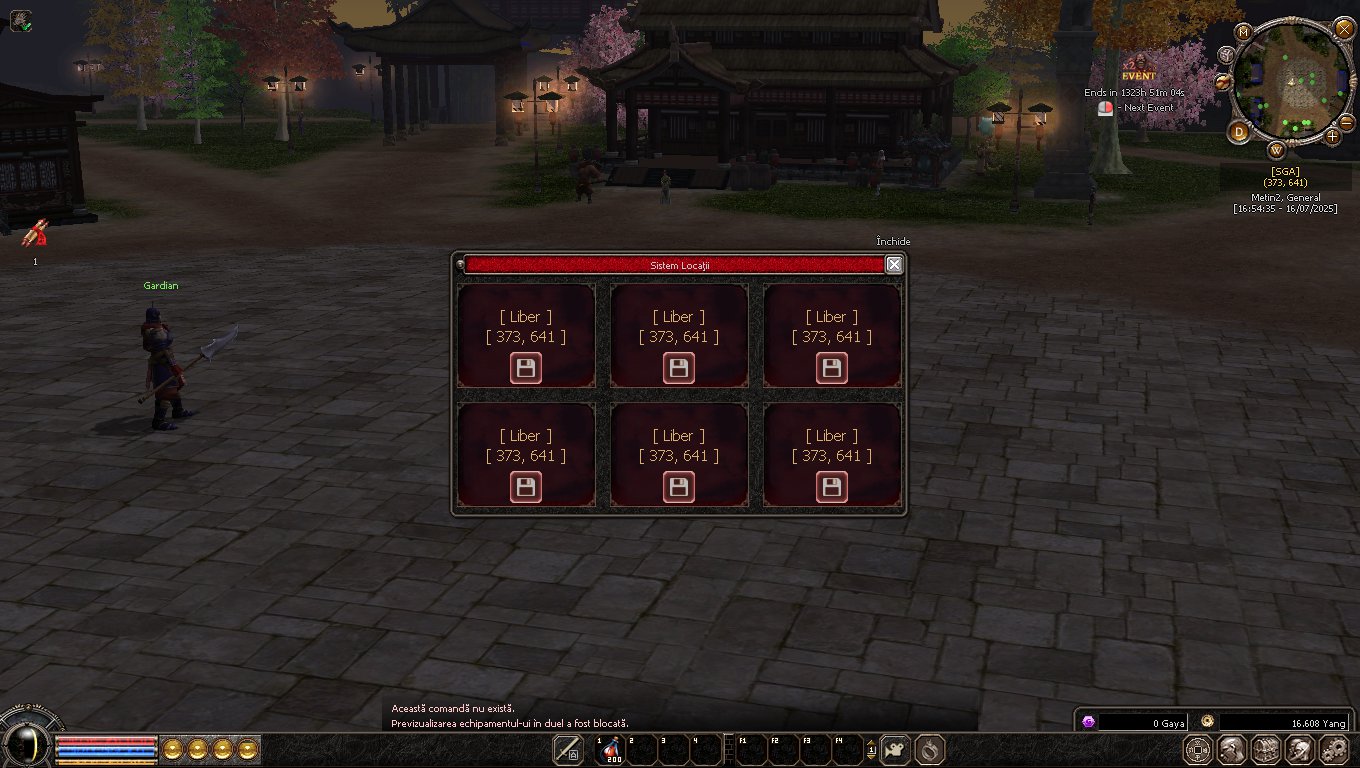Click the red arrow icon on left edge
The height and width of the screenshot is (768, 1360).
(36, 233)
